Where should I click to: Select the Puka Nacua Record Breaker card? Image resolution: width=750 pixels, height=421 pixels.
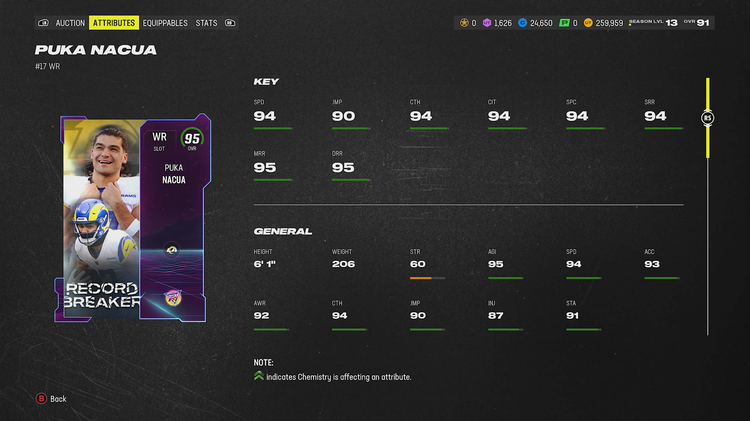pos(135,218)
